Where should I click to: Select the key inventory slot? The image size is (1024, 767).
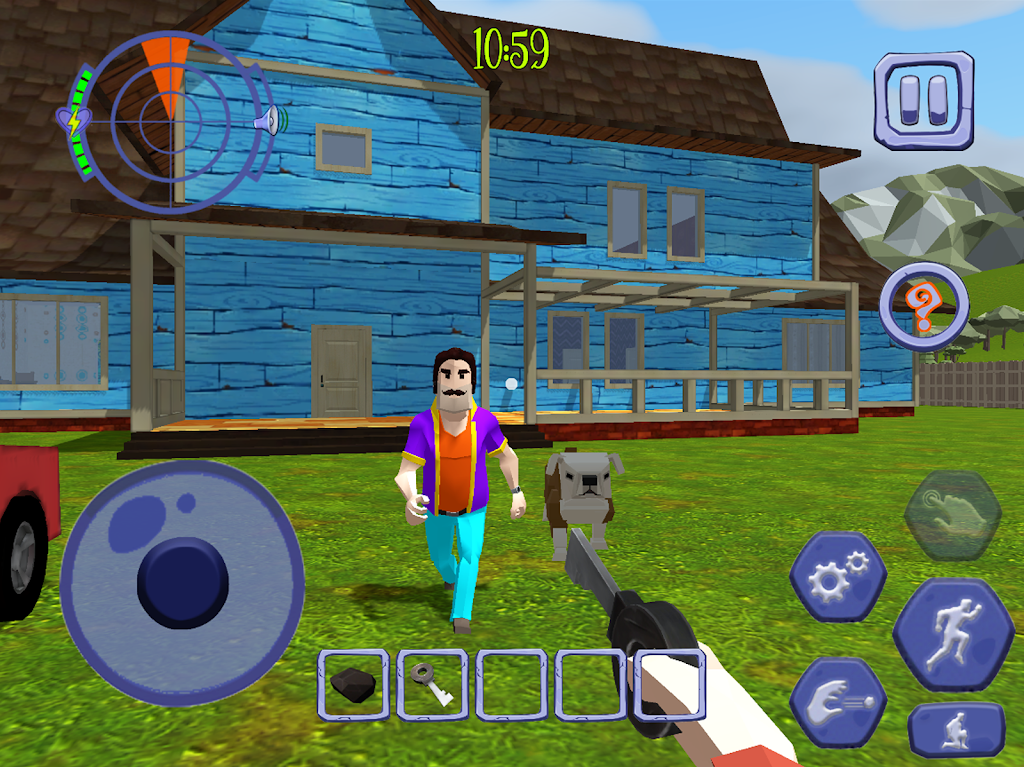(x=432, y=685)
